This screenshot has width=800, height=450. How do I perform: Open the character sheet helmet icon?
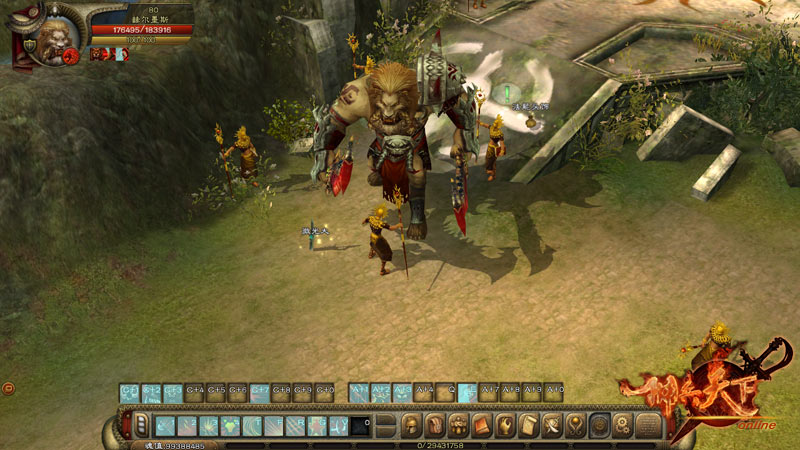coord(411,426)
